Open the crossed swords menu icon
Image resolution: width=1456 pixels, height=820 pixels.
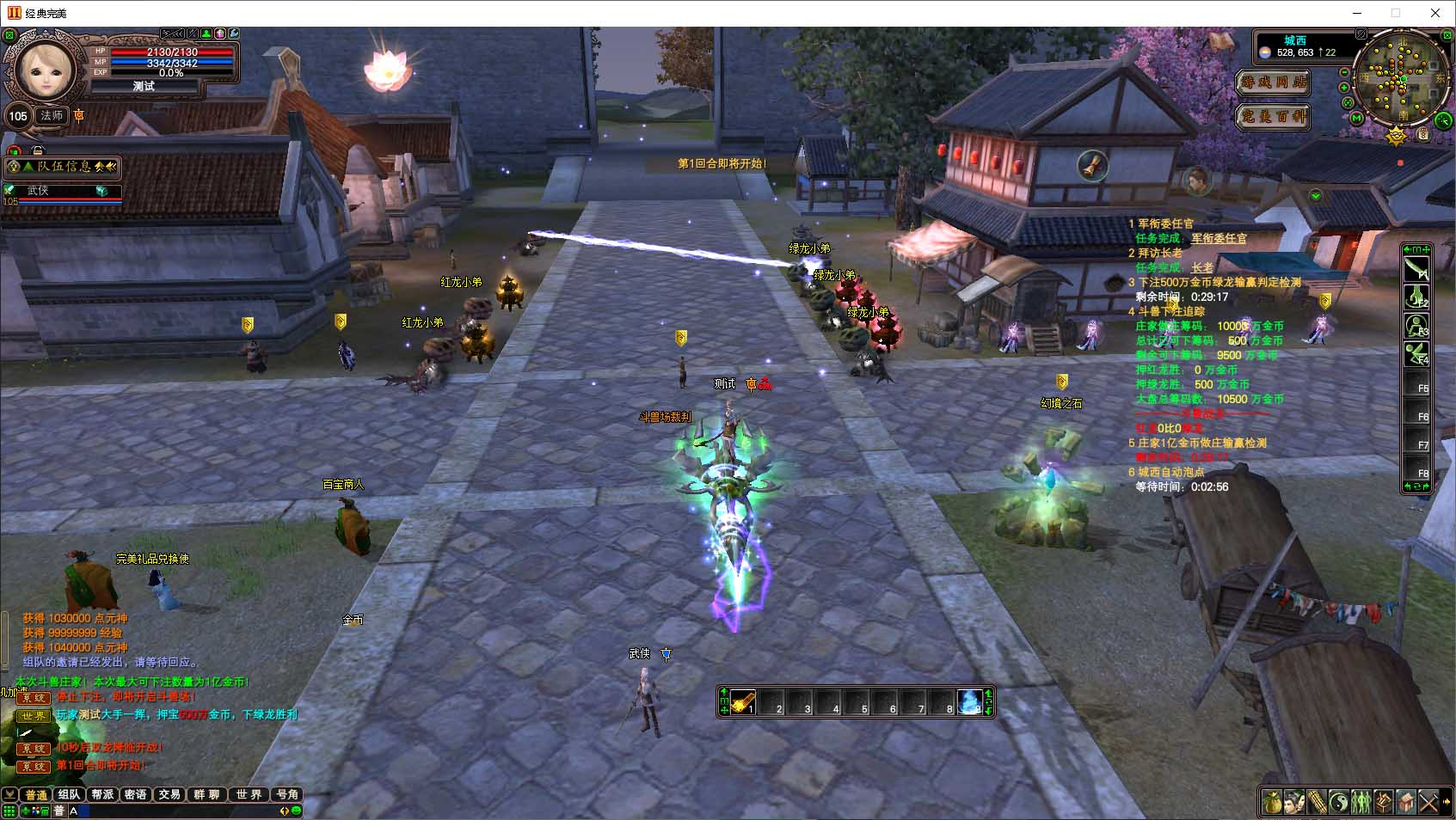pyautogui.click(x=1428, y=803)
